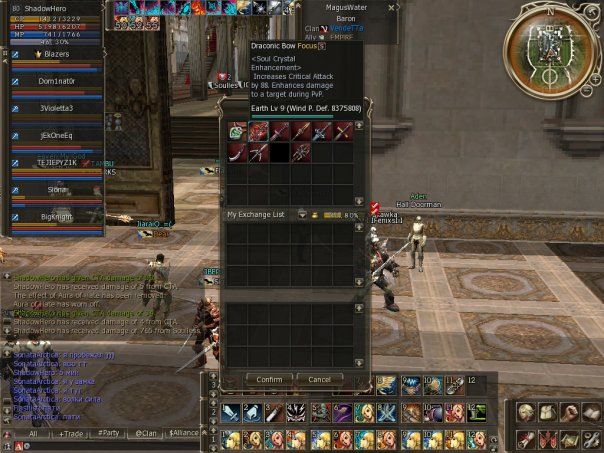Choose party member 3Violetta3
This screenshot has width=604, height=453.
point(57,107)
